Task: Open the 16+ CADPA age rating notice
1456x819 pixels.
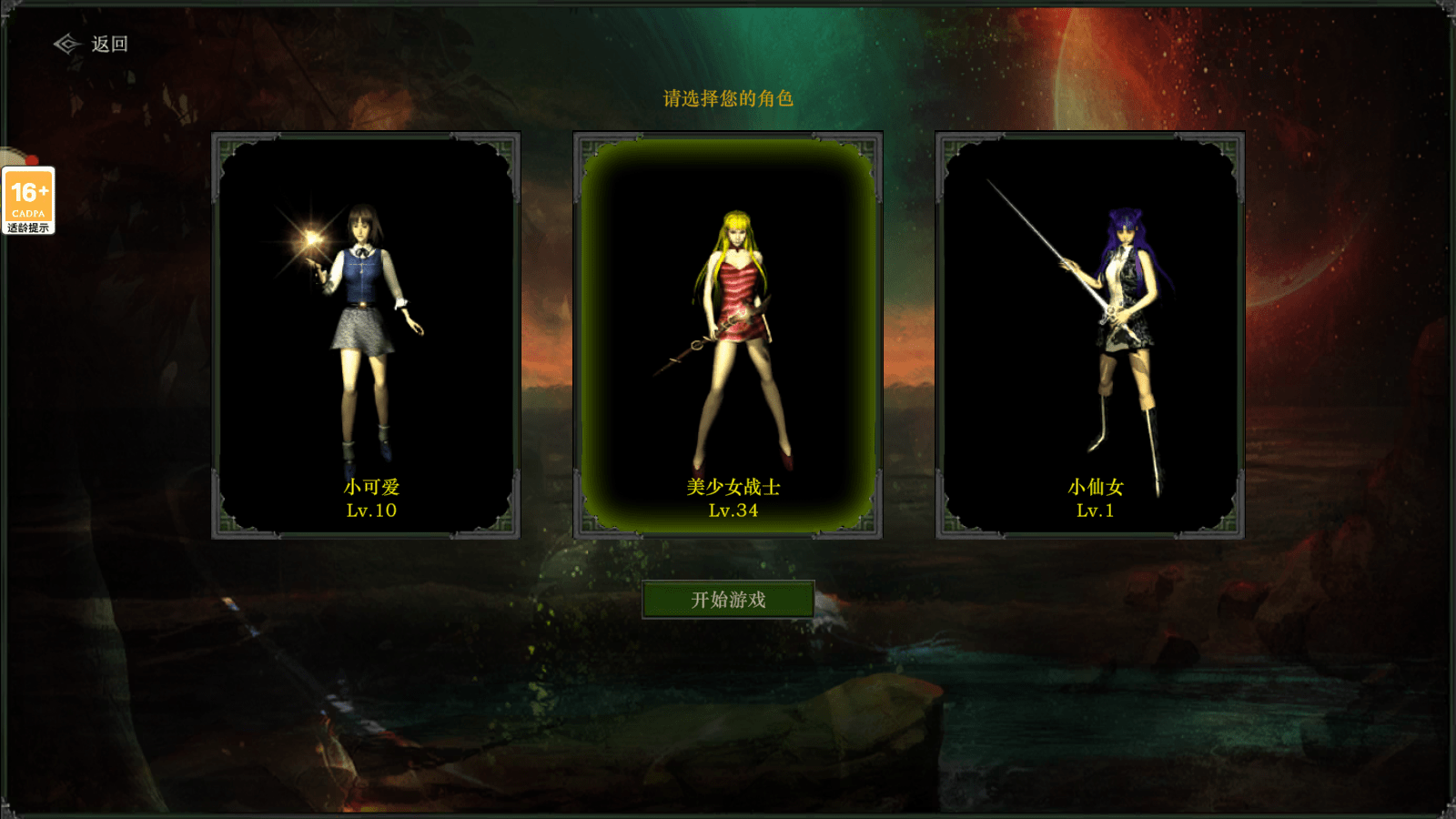Action: 28,200
